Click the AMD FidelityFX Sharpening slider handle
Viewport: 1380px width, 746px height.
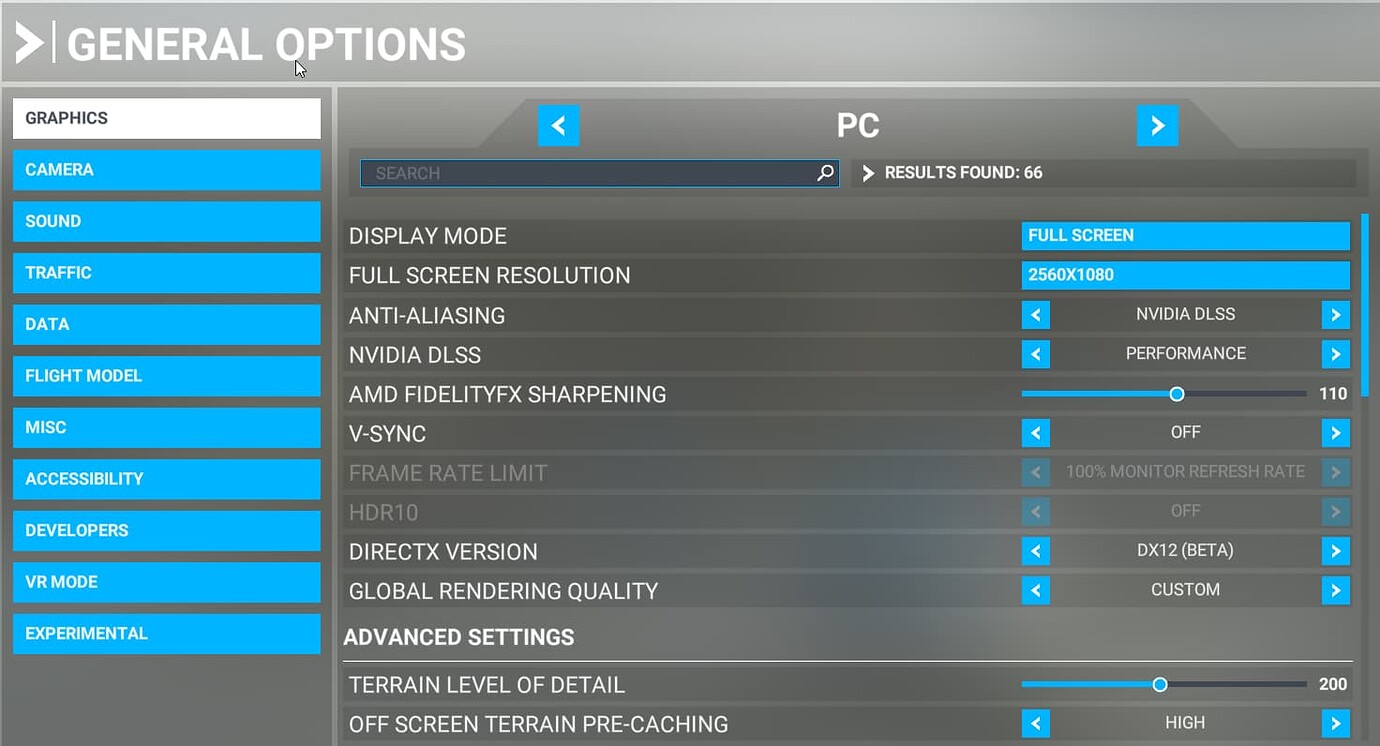tap(1176, 394)
